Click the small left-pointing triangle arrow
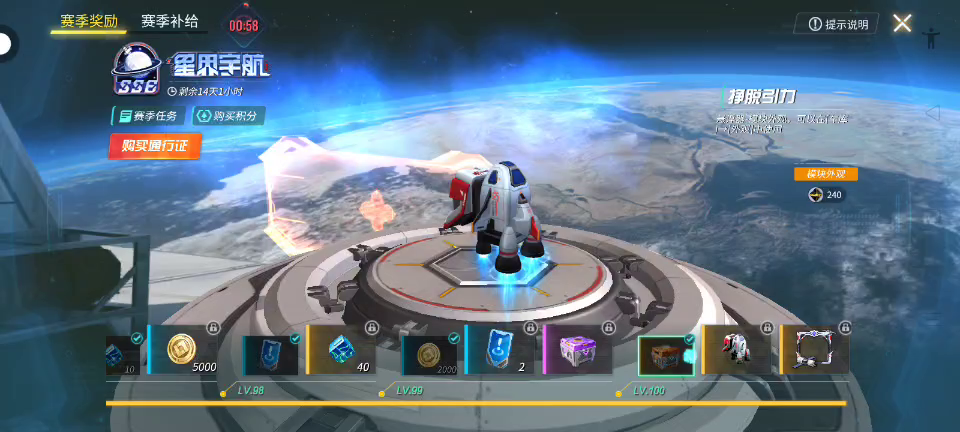This screenshot has width=960, height=432. point(932,113)
